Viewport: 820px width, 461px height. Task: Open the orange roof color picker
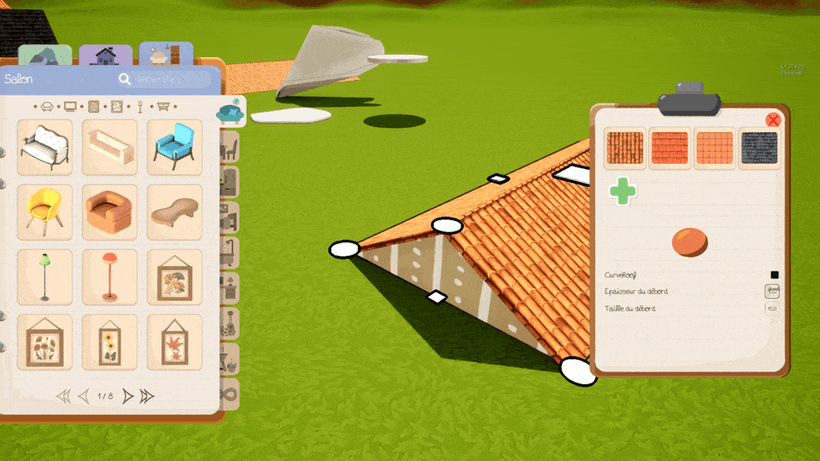pos(689,242)
